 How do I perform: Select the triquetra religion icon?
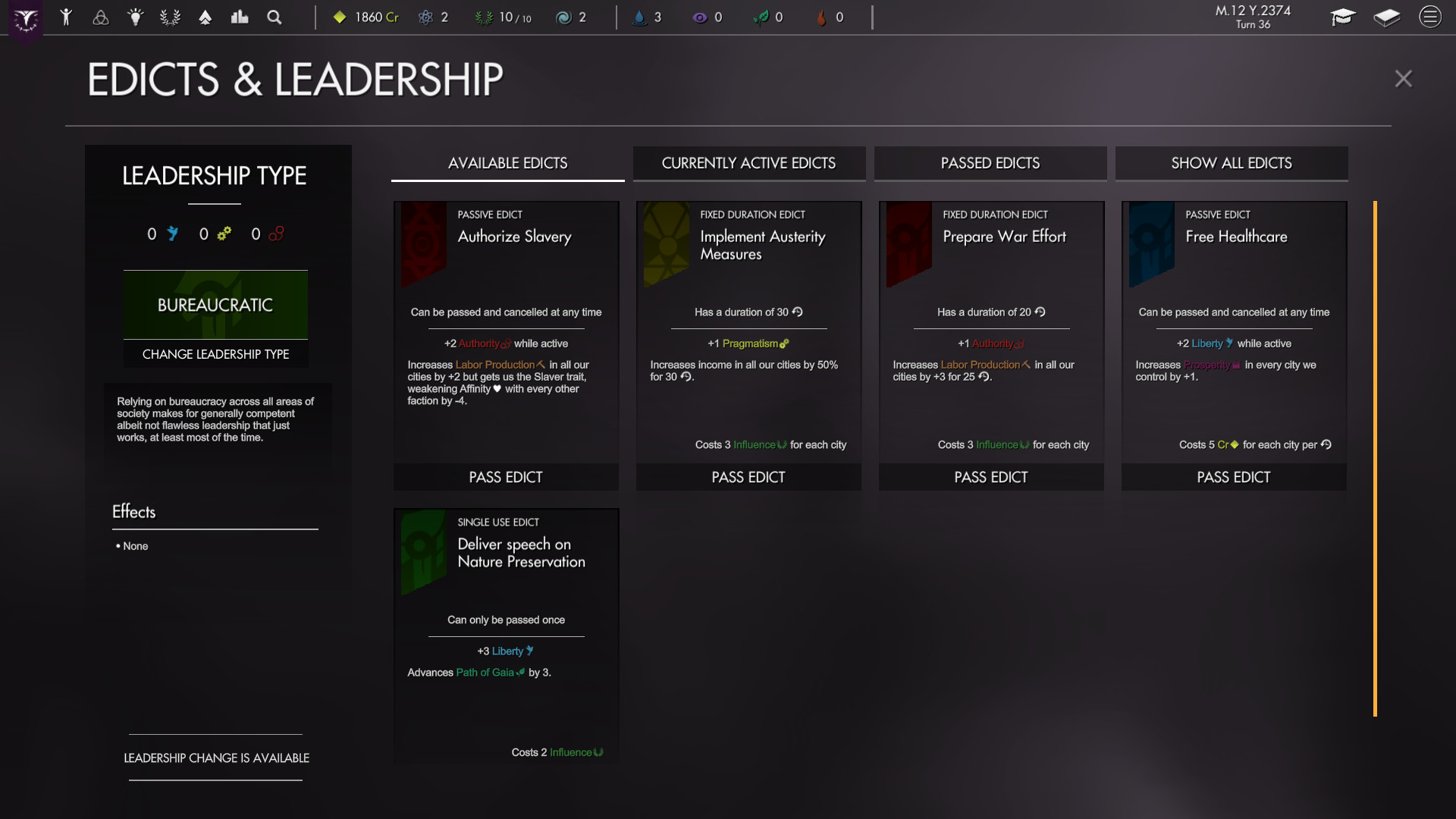coord(101,17)
